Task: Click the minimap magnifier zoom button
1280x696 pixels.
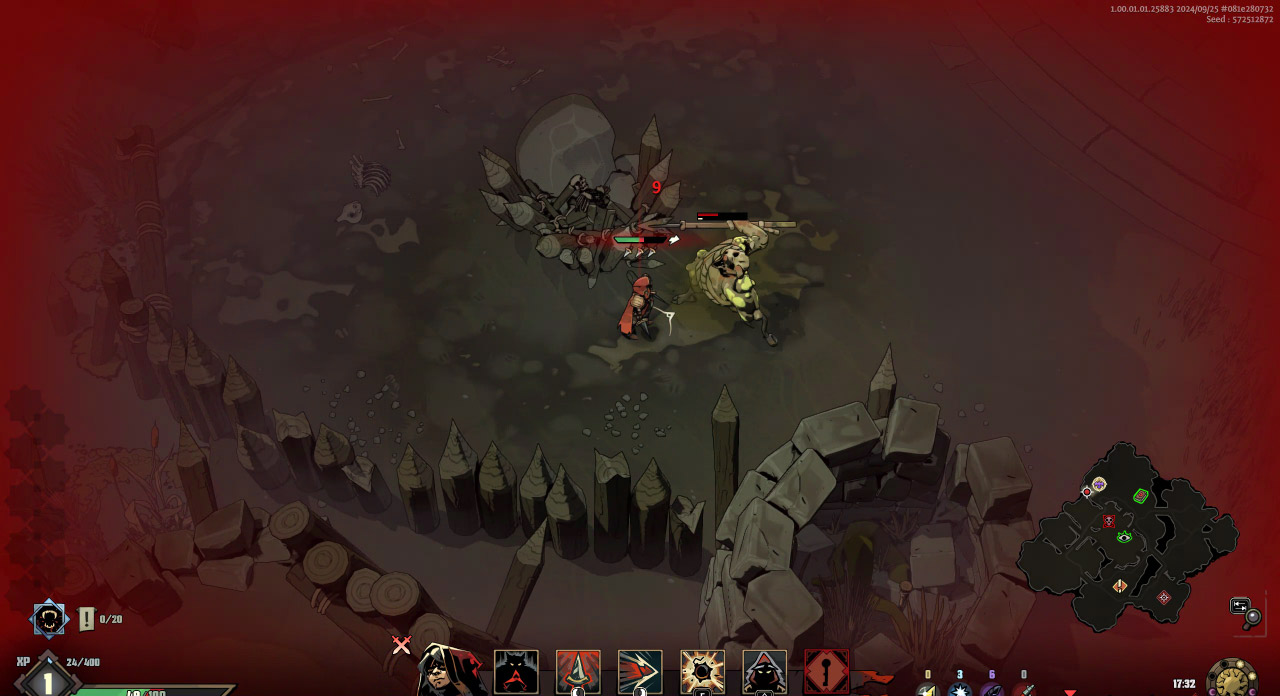Action: coord(1246,611)
